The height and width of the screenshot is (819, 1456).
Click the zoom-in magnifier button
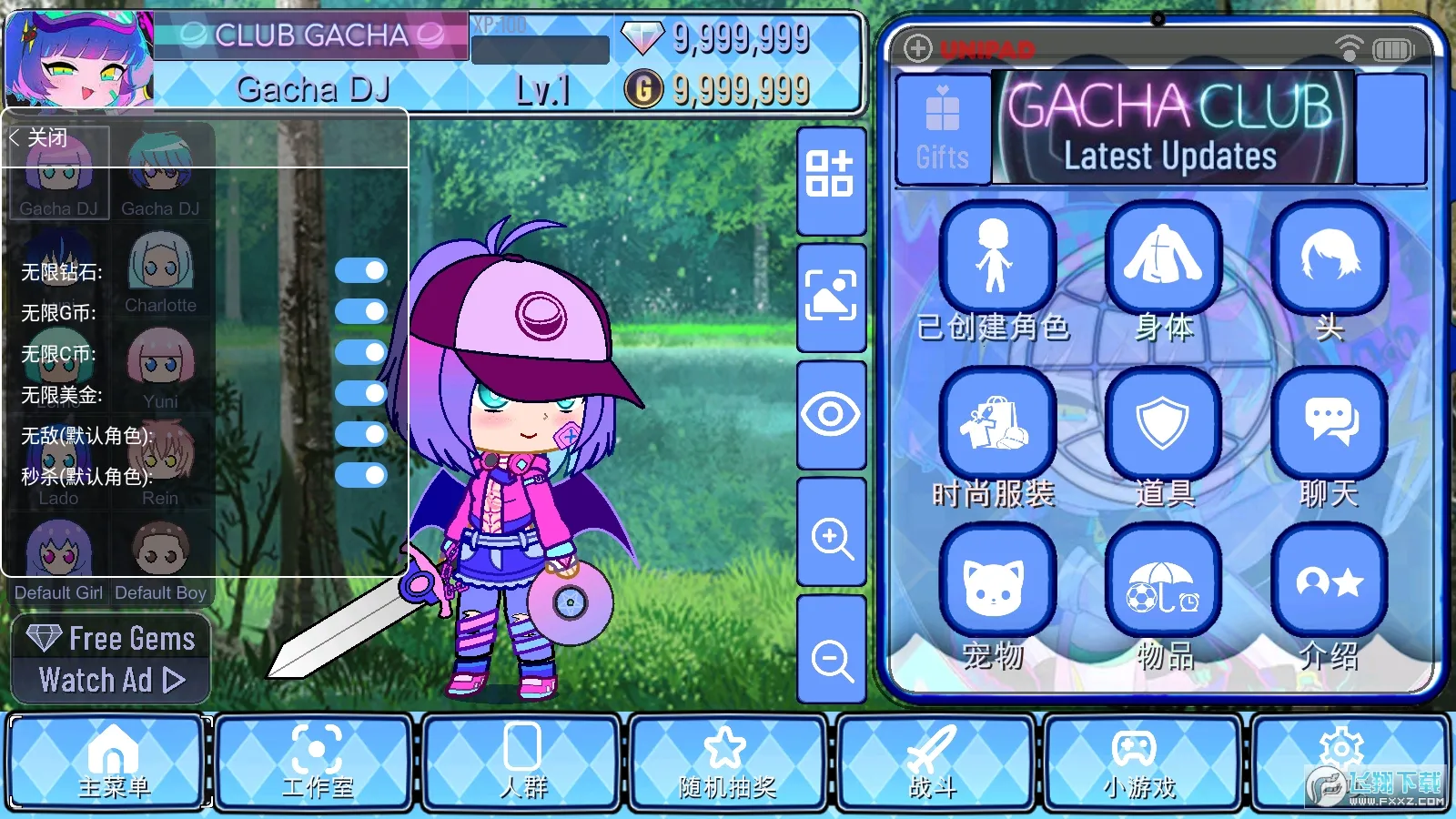coord(832,537)
